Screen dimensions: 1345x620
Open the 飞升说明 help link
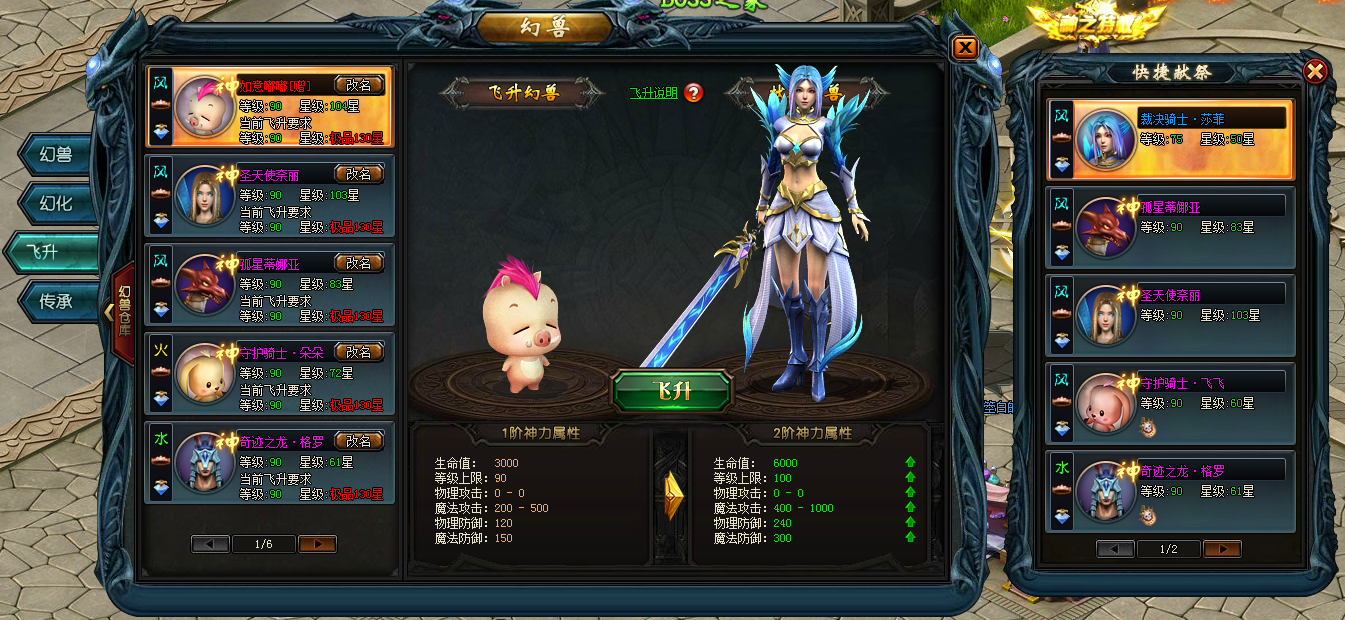[653, 93]
